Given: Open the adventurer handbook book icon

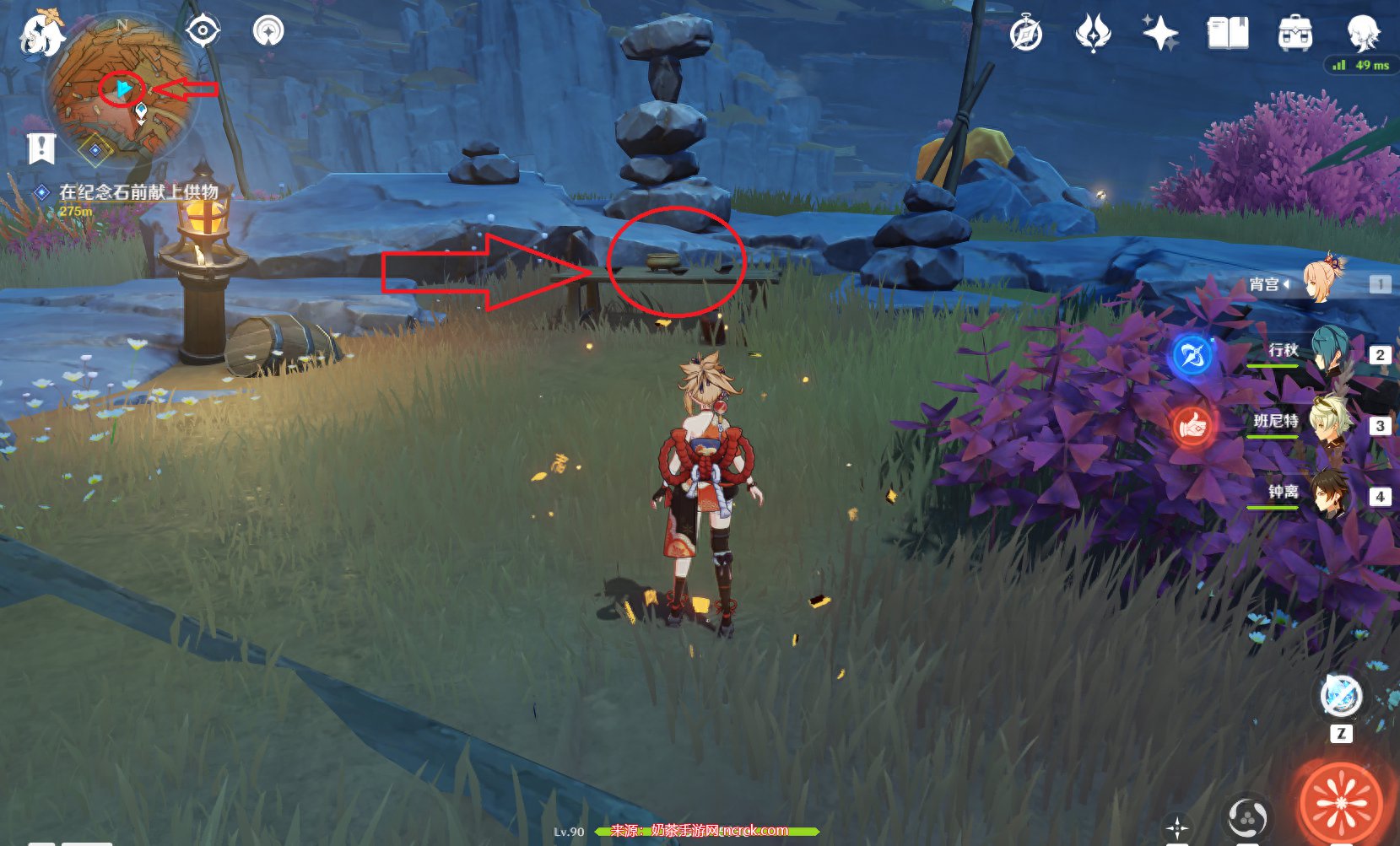Looking at the screenshot, I should coord(1228,35).
